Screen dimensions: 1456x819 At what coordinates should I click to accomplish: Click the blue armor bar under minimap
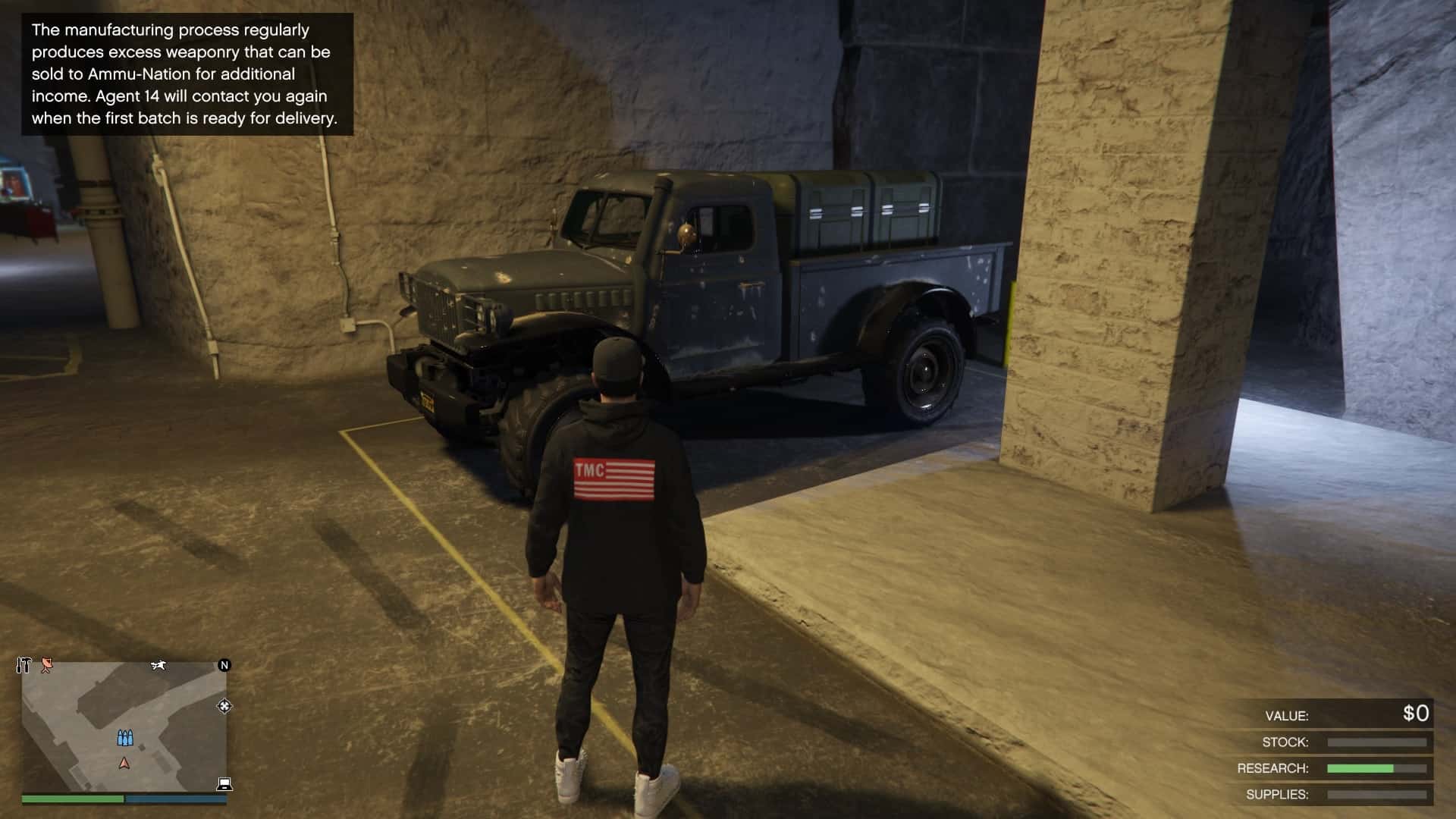pyautogui.click(x=177, y=798)
